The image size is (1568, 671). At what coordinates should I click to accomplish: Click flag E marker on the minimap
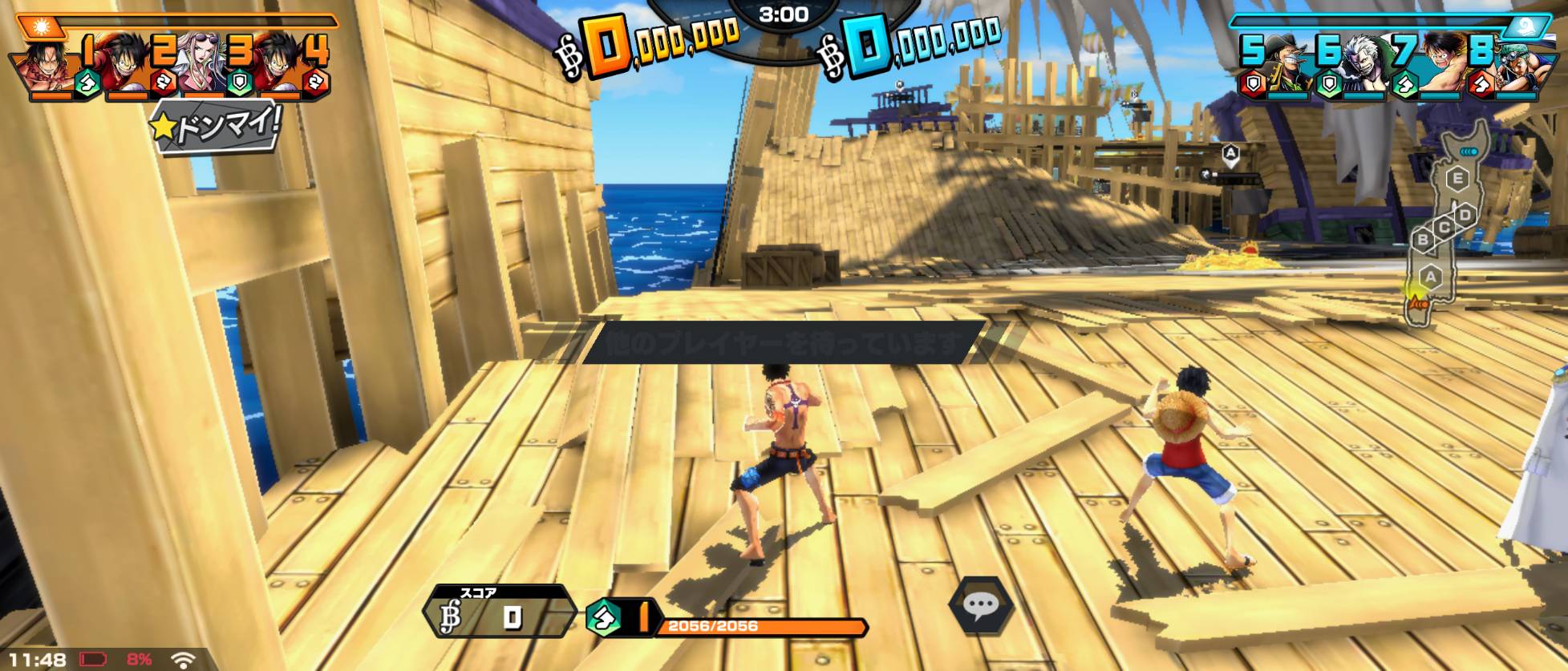[1457, 178]
